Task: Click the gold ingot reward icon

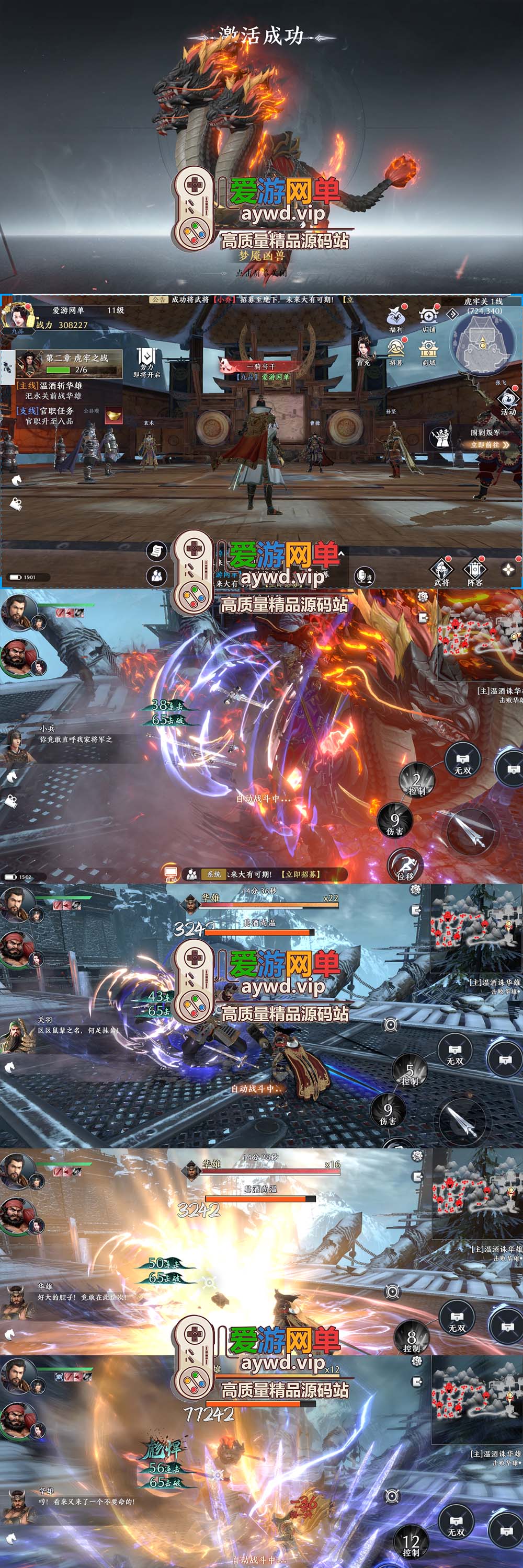Action: [112, 416]
